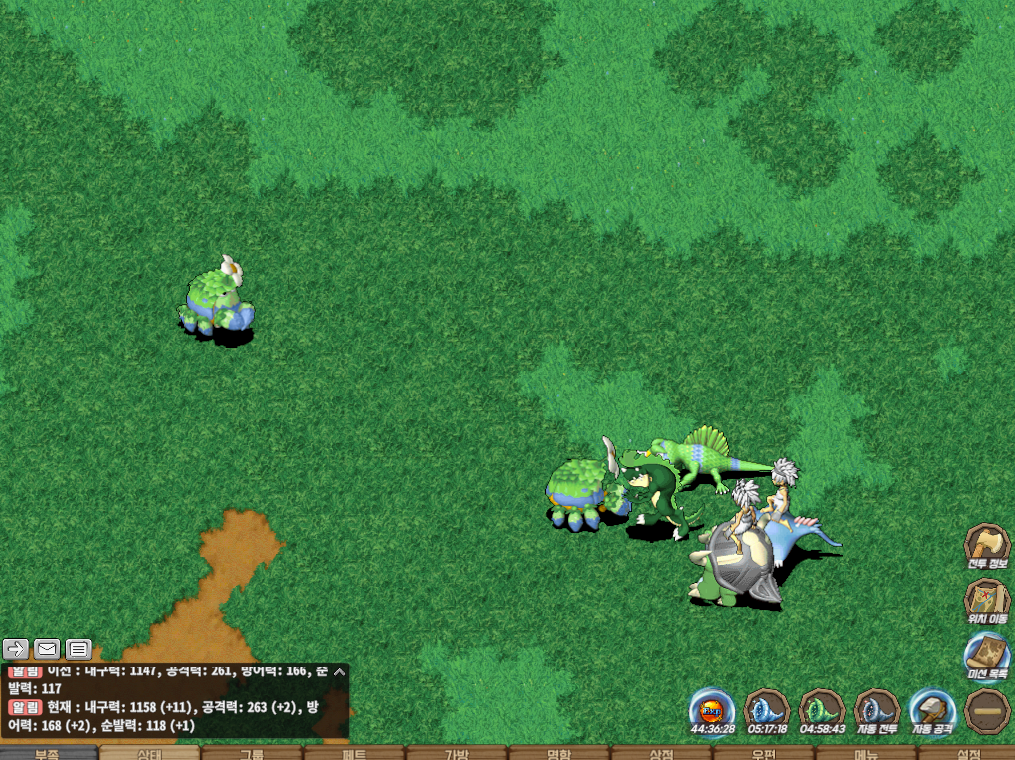Open the mail envelope button above chat
The image size is (1015, 760).
pyautogui.click(x=47, y=649)
